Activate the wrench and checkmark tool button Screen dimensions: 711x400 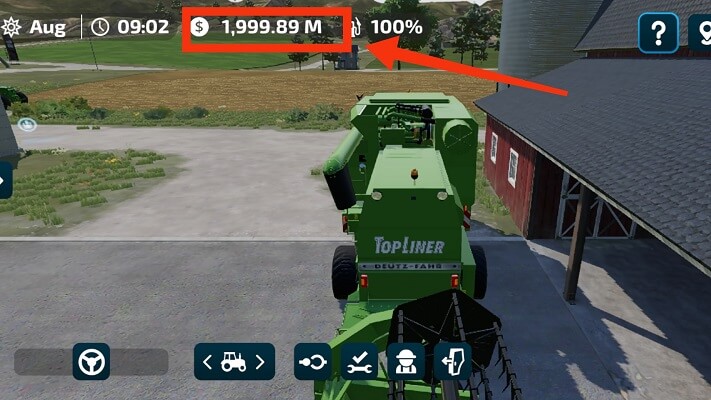click(x=359, y=362)
